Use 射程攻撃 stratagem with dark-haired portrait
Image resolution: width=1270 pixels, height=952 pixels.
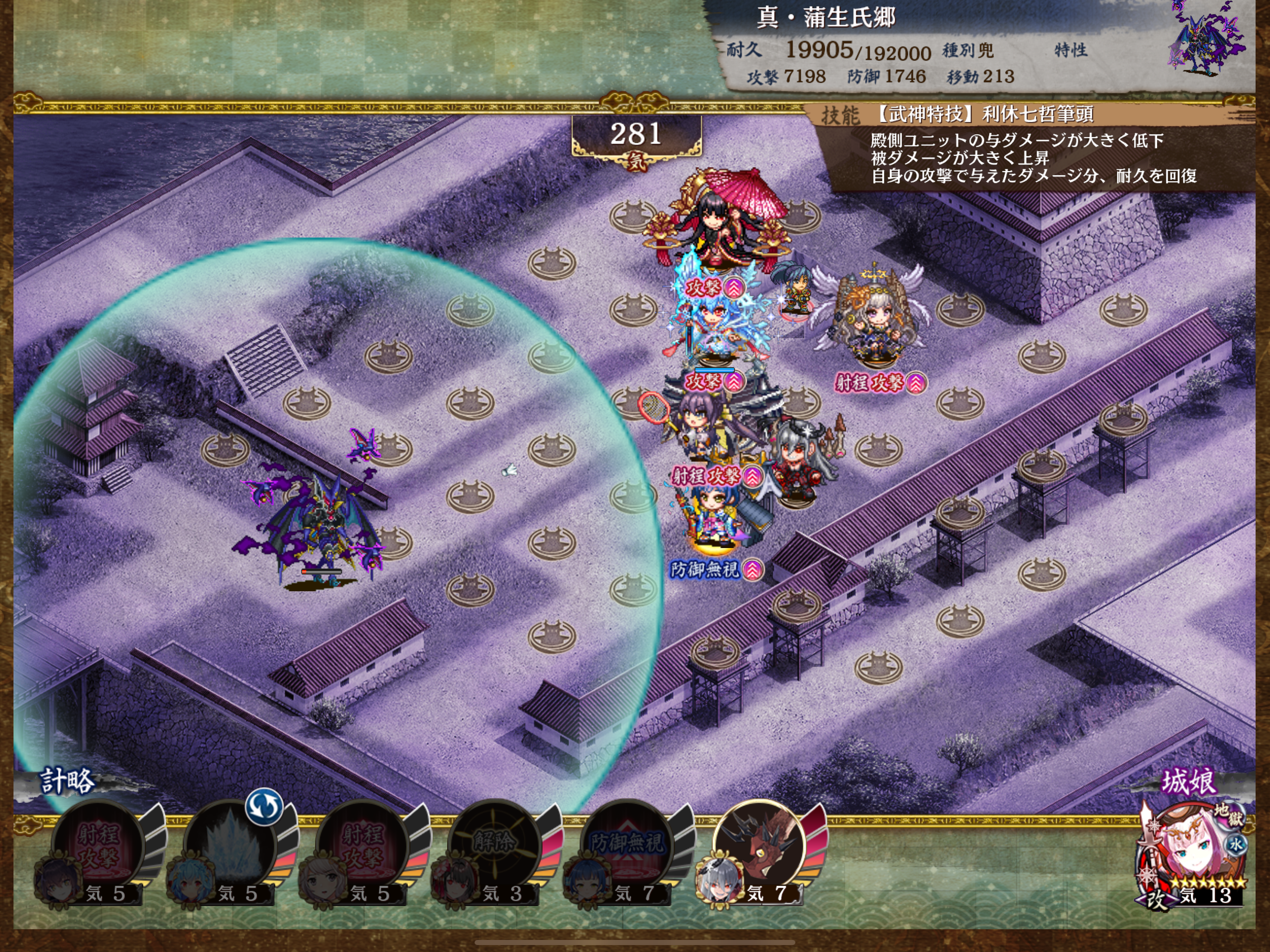[x=98, y=845]
